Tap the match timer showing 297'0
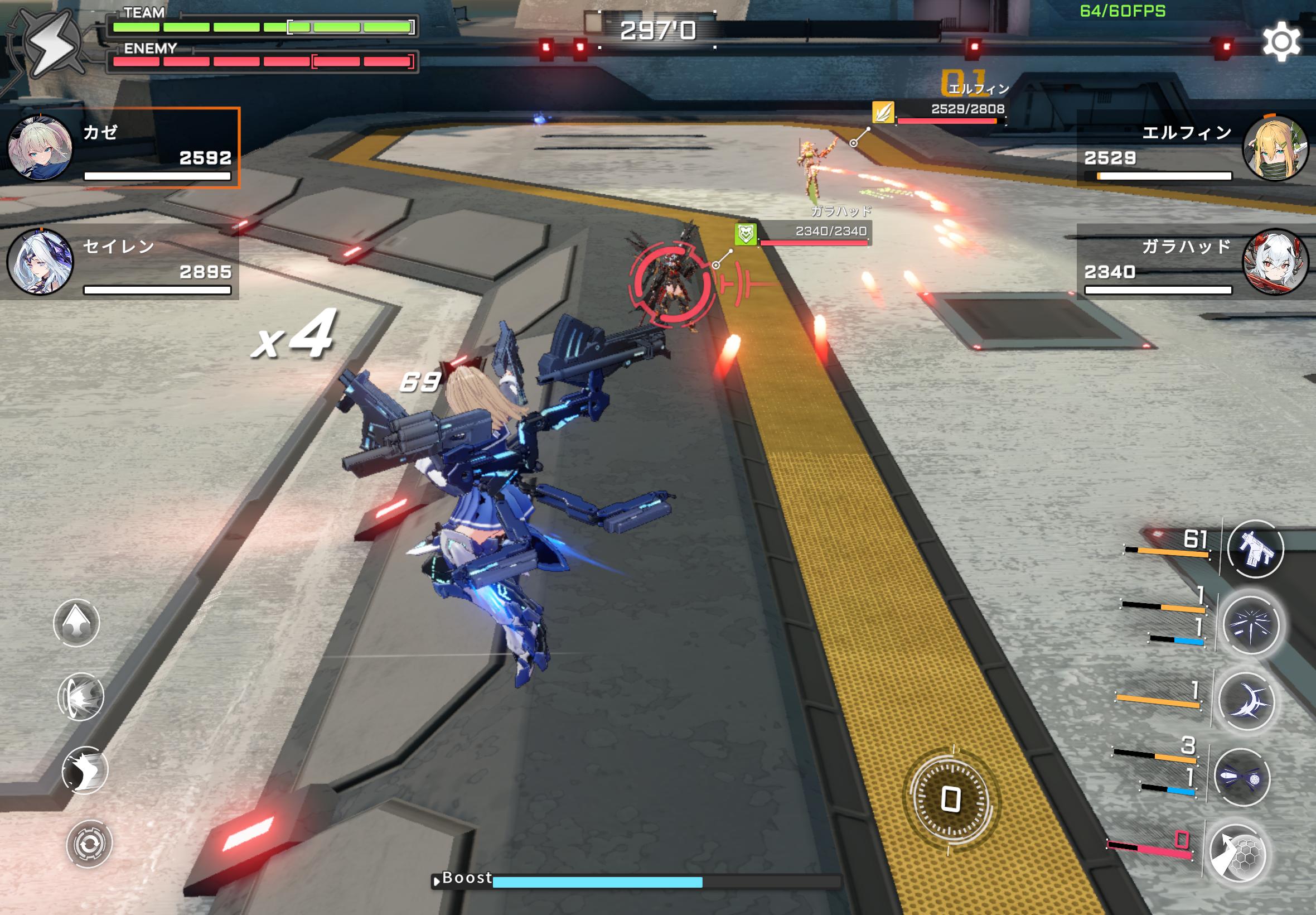The image size is (1316, 915). 659,32
